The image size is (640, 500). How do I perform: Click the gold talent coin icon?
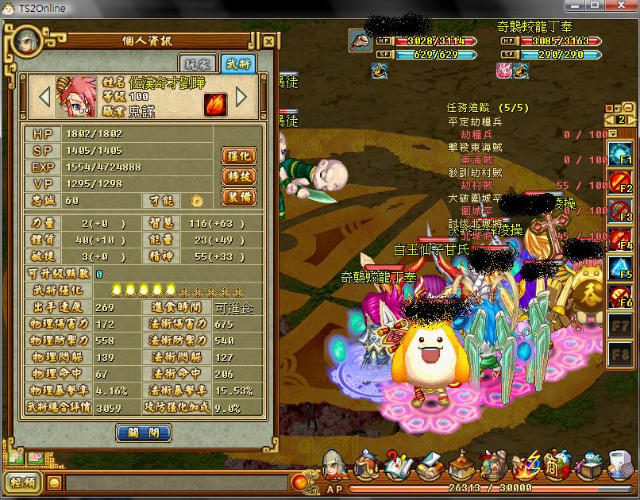click(197, 200)
